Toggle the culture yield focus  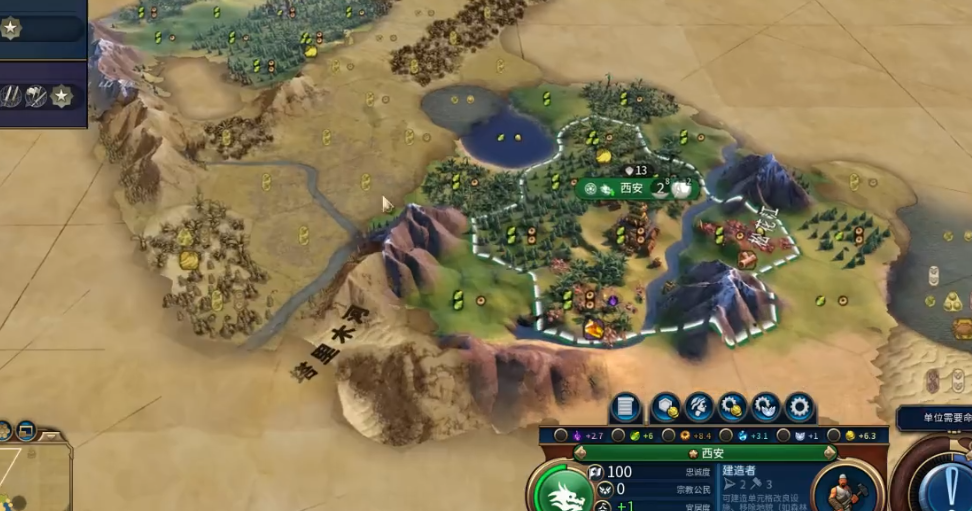(x=561, y=436)
